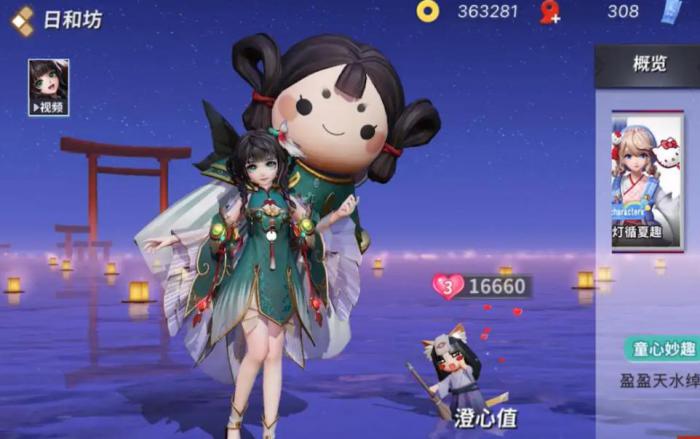Click the back icon beside 日和坊
The width and height of the screenshot is (700, 439).
pyautogui.click(x=22, y=21)
